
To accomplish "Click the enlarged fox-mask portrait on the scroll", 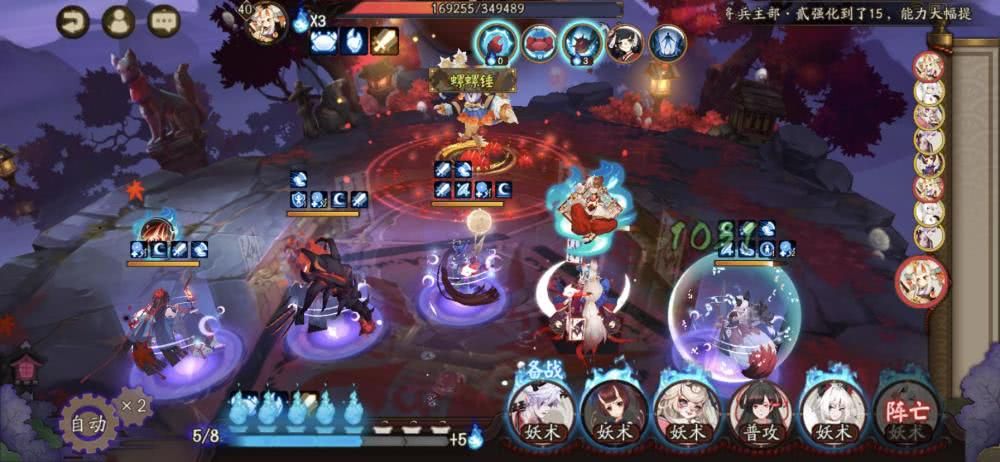I will [920, 280].
